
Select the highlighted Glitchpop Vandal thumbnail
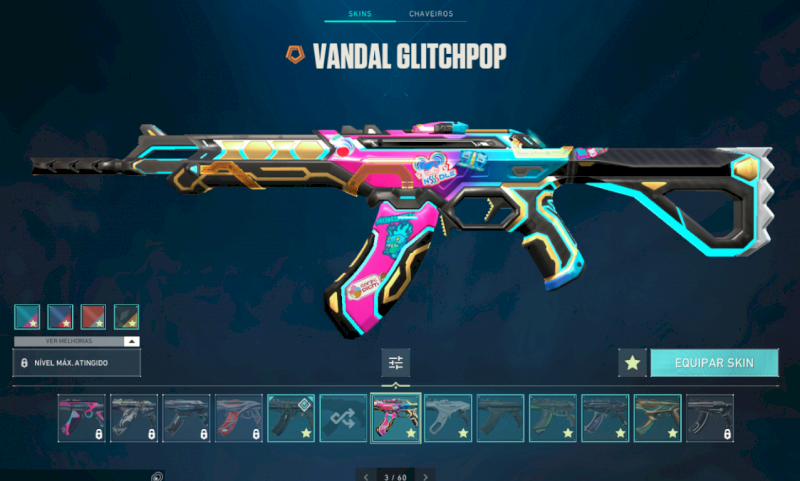tap(396, 418)
